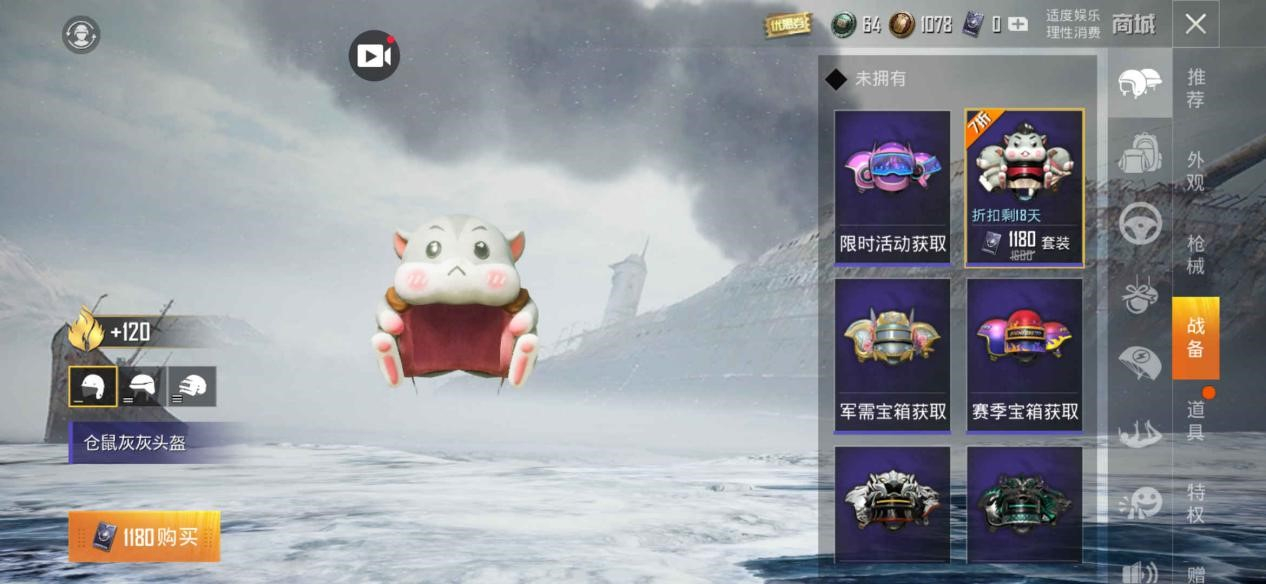This screenshot has width=1266, height=584.
Task: Show the 特权 tab
Action: [1195, 503]
